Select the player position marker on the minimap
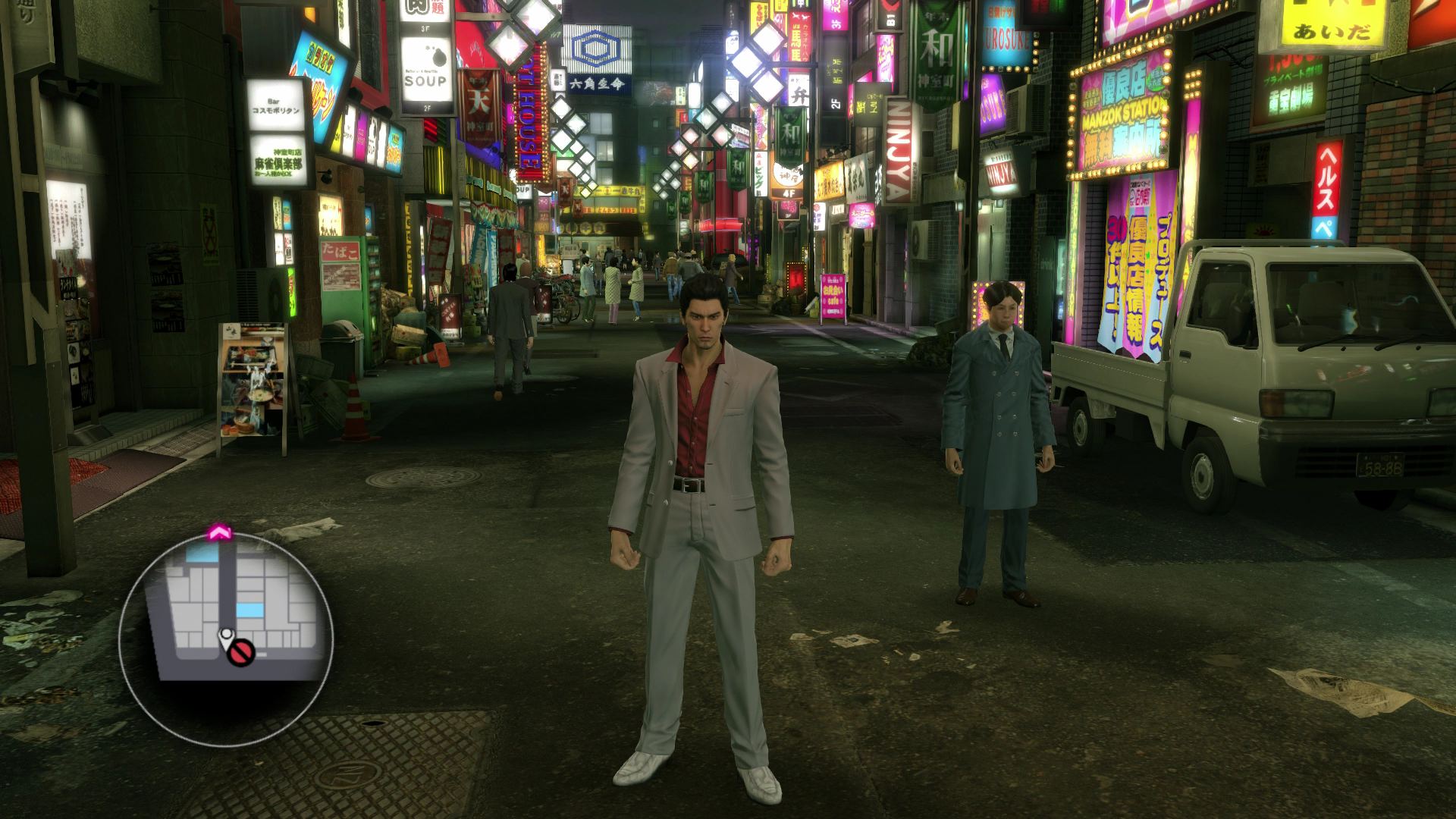This screenshot has width=1456, height=819. 225,632
